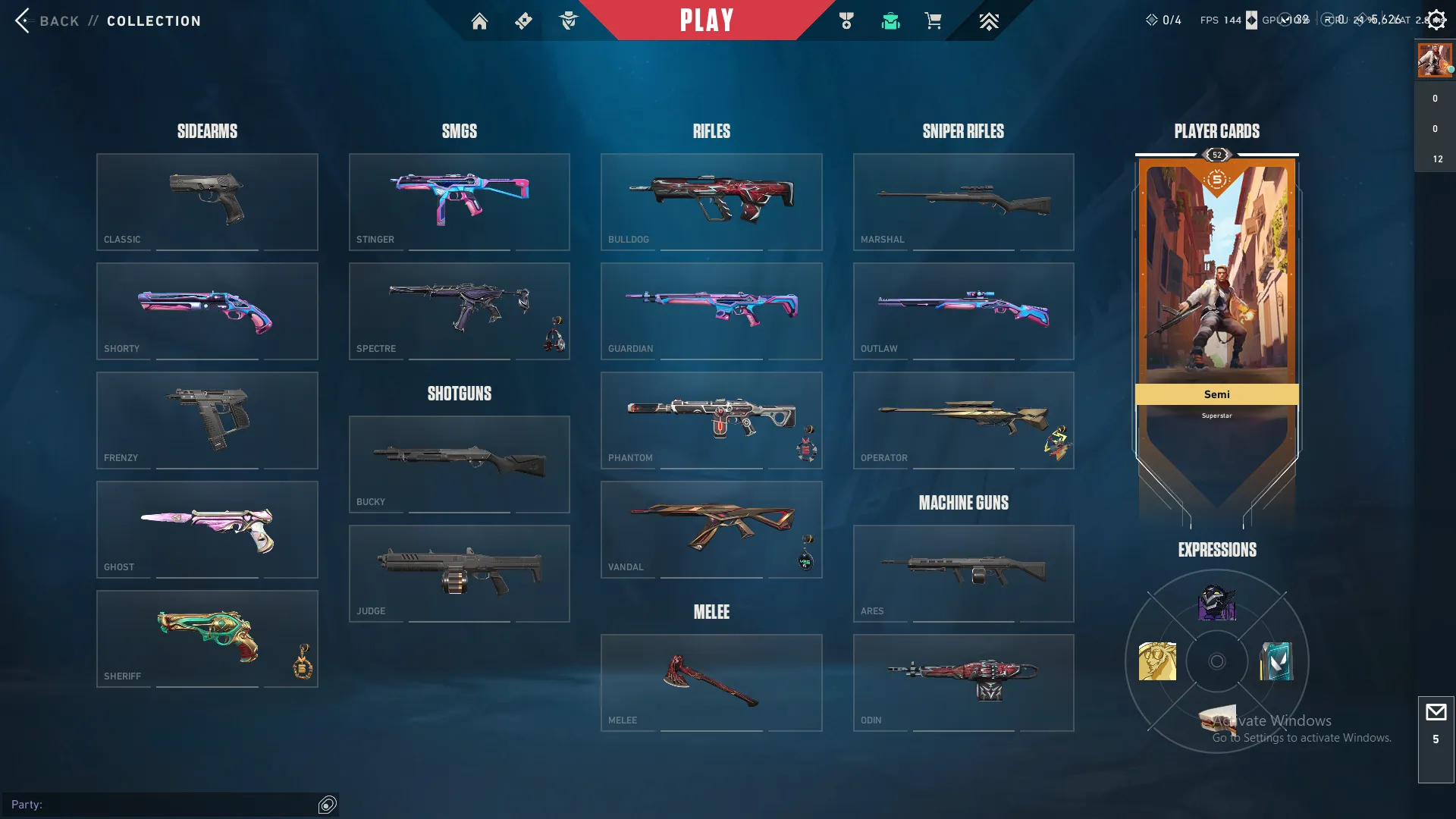Select the Collection backpack icon
This screenshot has height=819, width=1456.
[x=891, y=20]
